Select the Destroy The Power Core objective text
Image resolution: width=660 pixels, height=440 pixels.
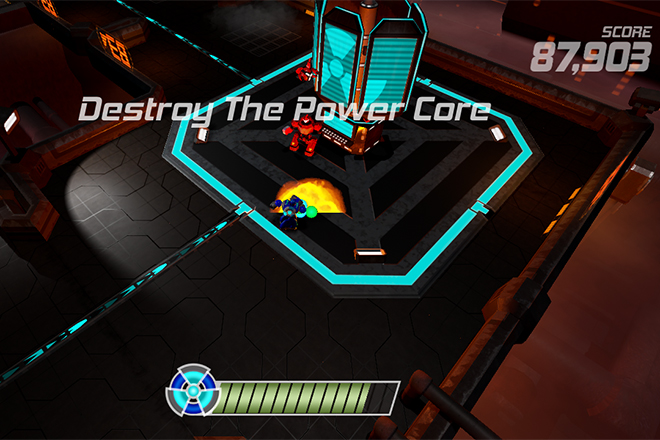tap(284, 109)
